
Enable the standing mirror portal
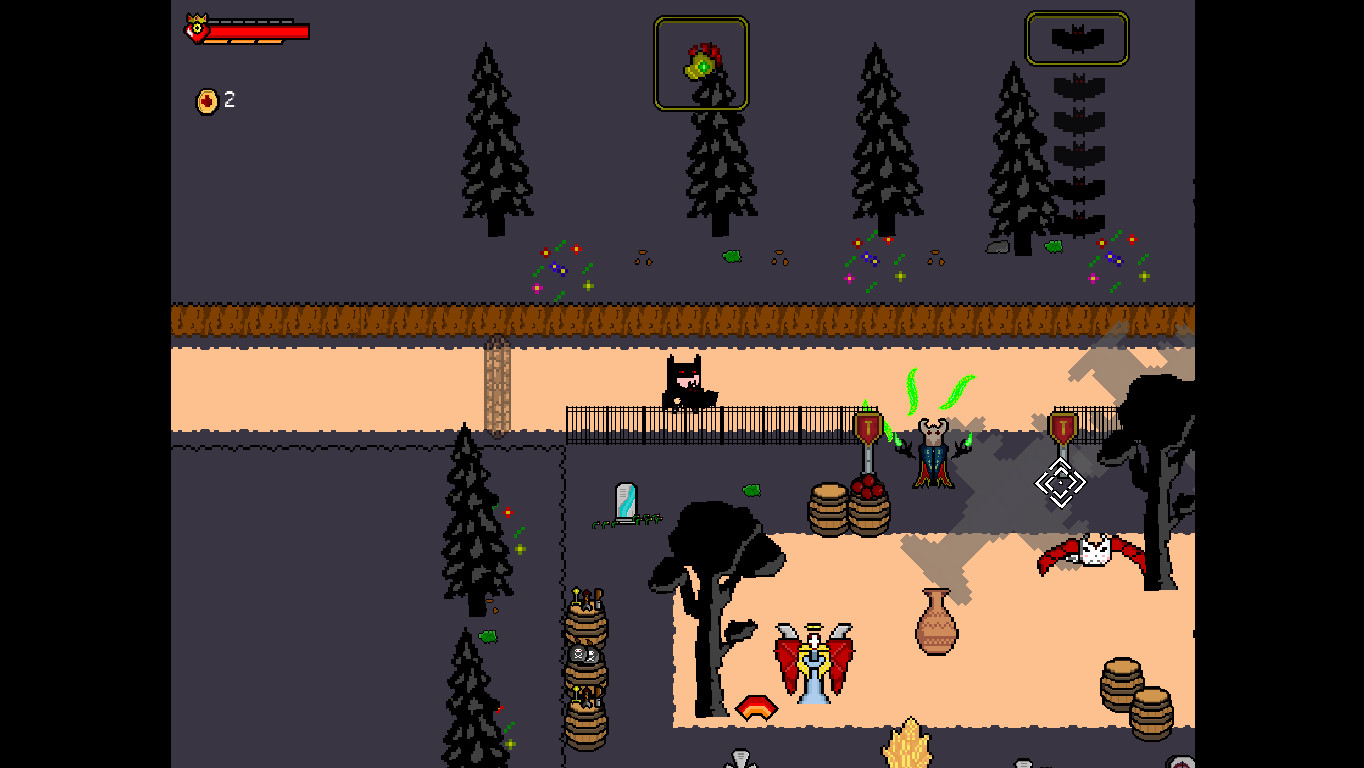point(625,500)
